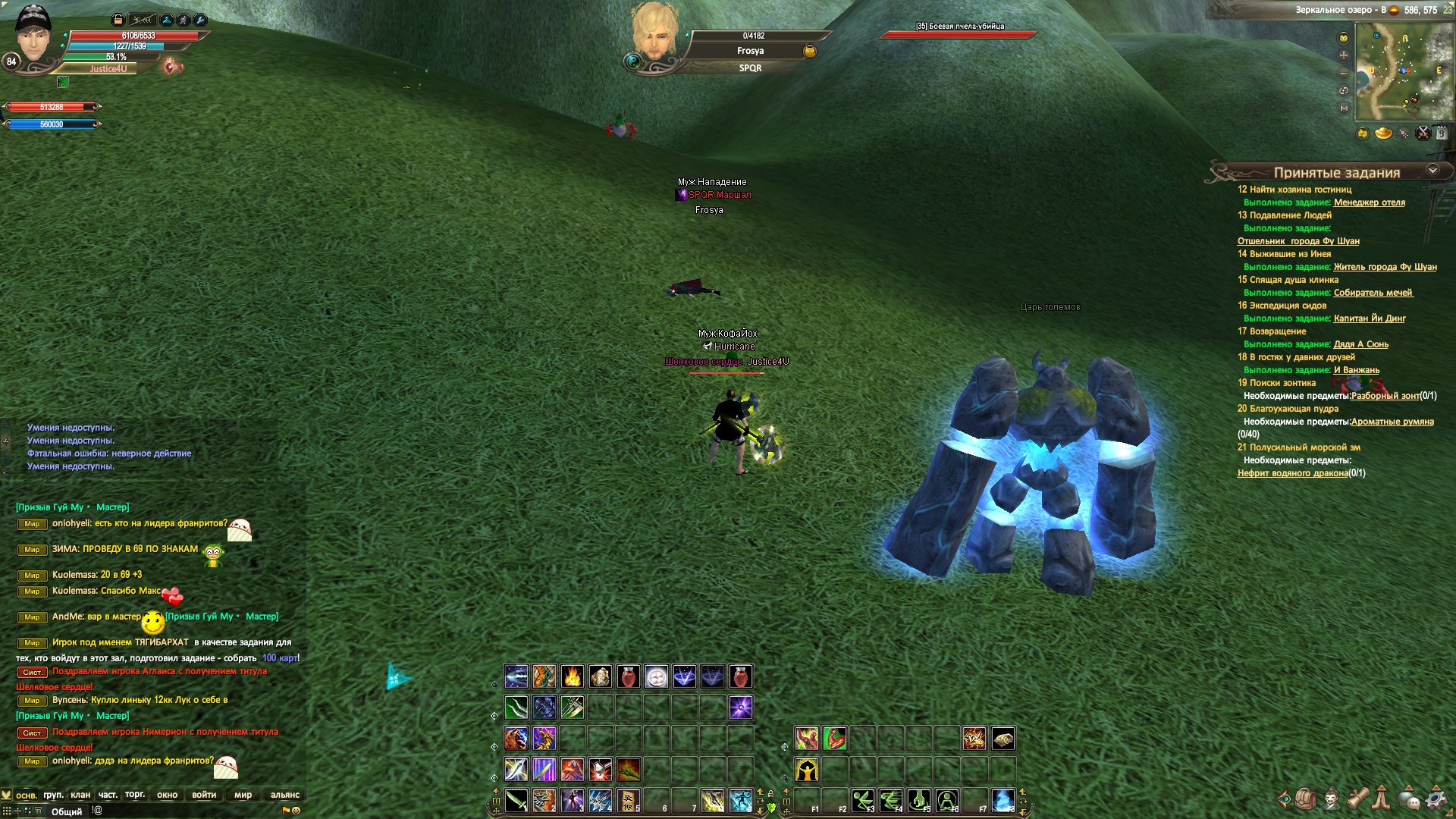1456x819 pixels.
Task: Collapse the "Принятые задания" quest tracker
Action: [x=1432, y=171]
